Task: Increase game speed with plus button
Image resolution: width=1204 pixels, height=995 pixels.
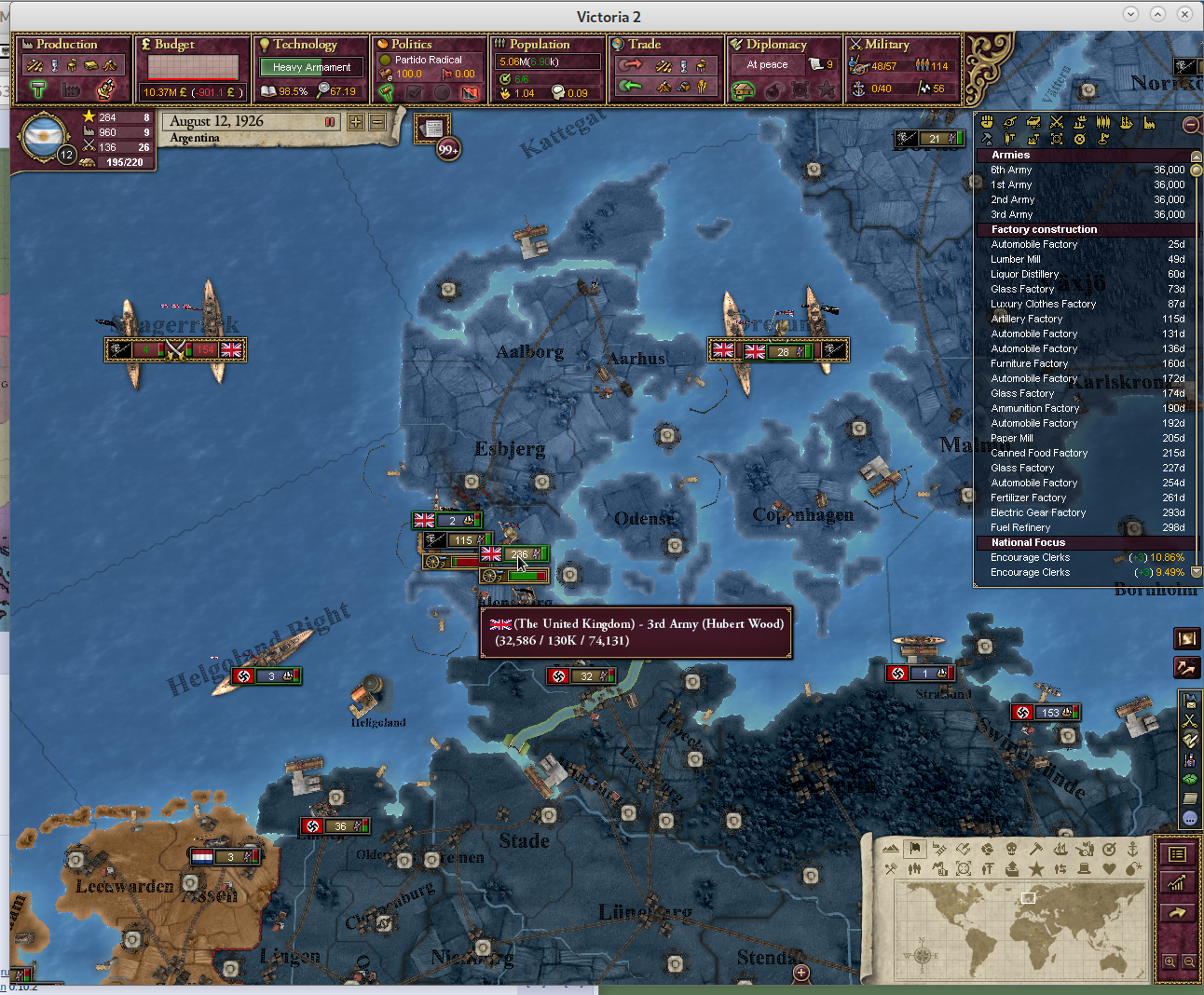Action: click(356, 122)
